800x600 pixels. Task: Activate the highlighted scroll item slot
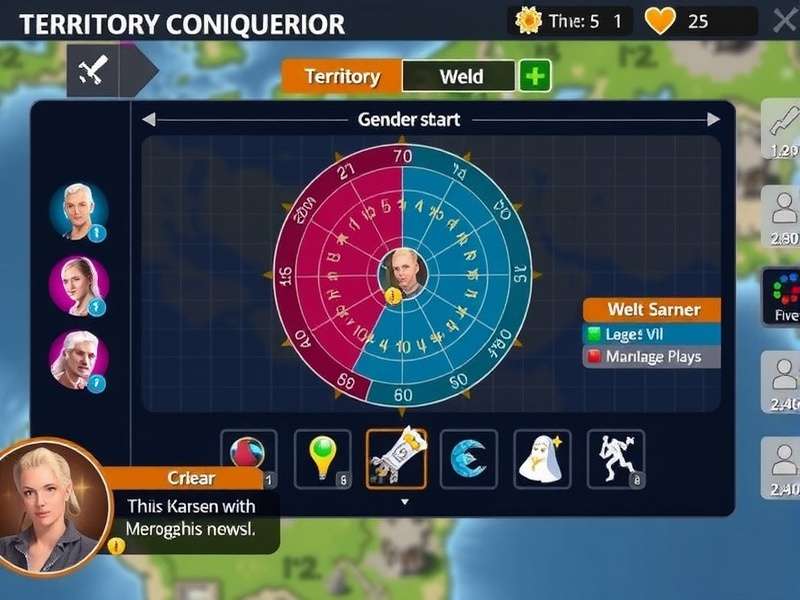[x=397, y=459]
